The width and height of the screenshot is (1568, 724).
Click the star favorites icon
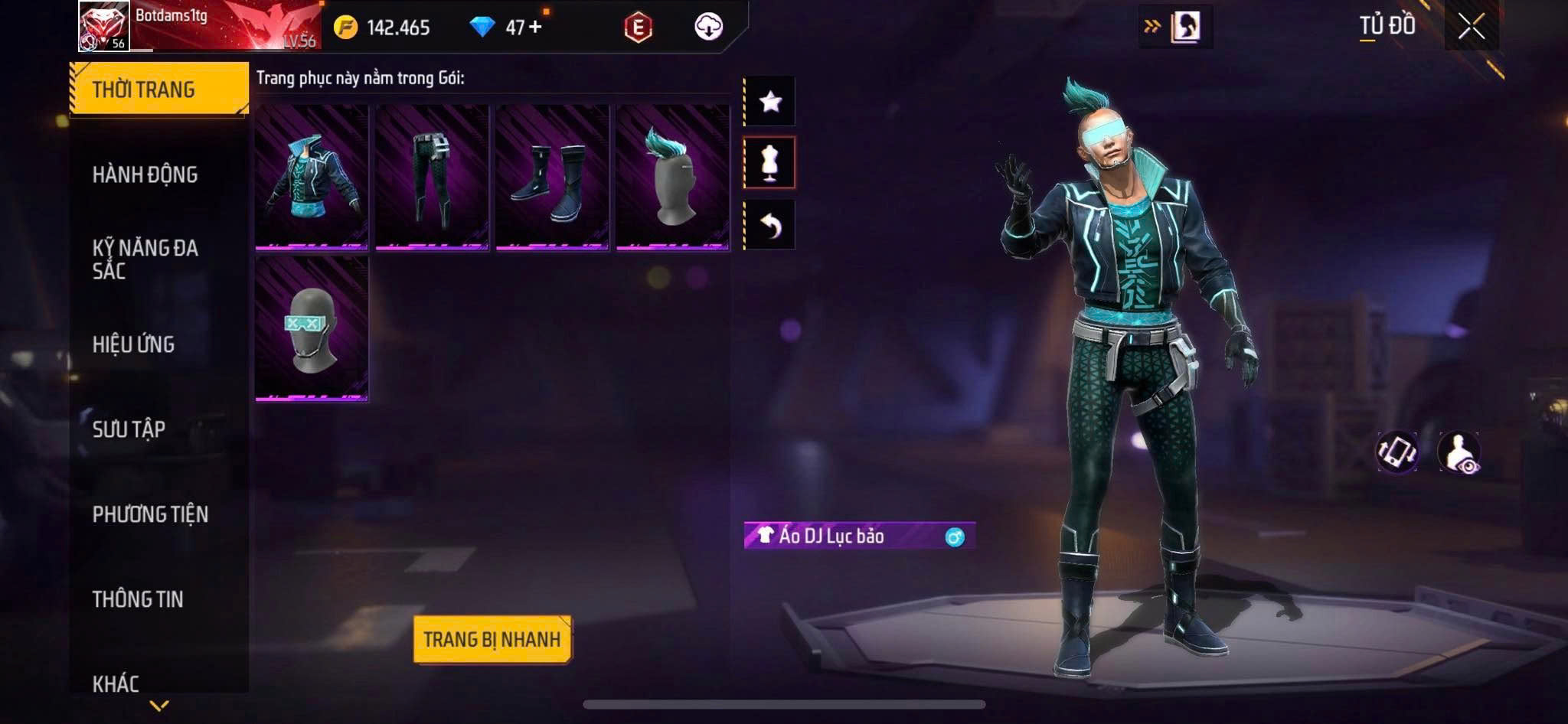[x=770, y=101]
